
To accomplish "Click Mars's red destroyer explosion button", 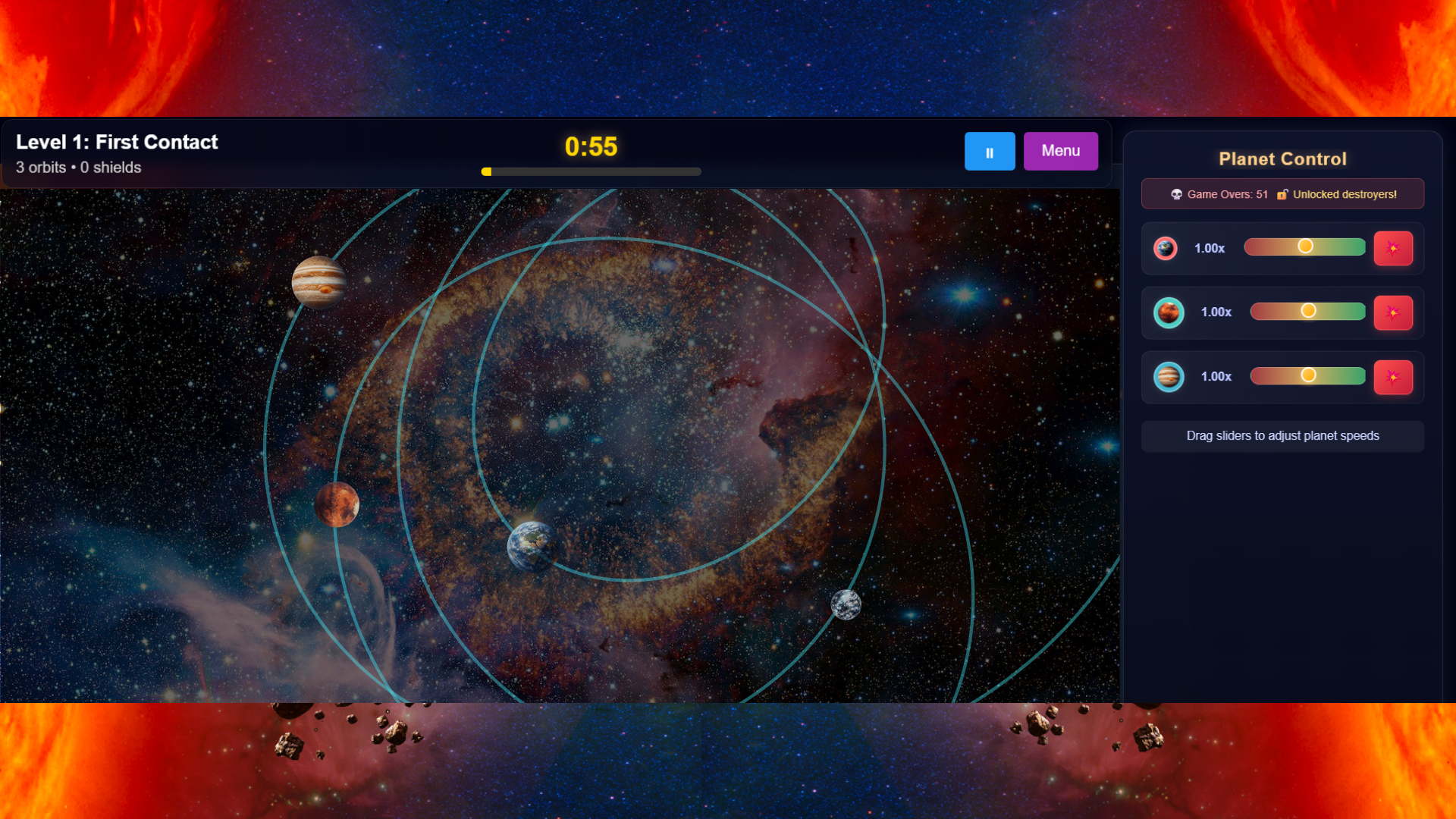I will pyautogui.click(x=1394, y=312).
